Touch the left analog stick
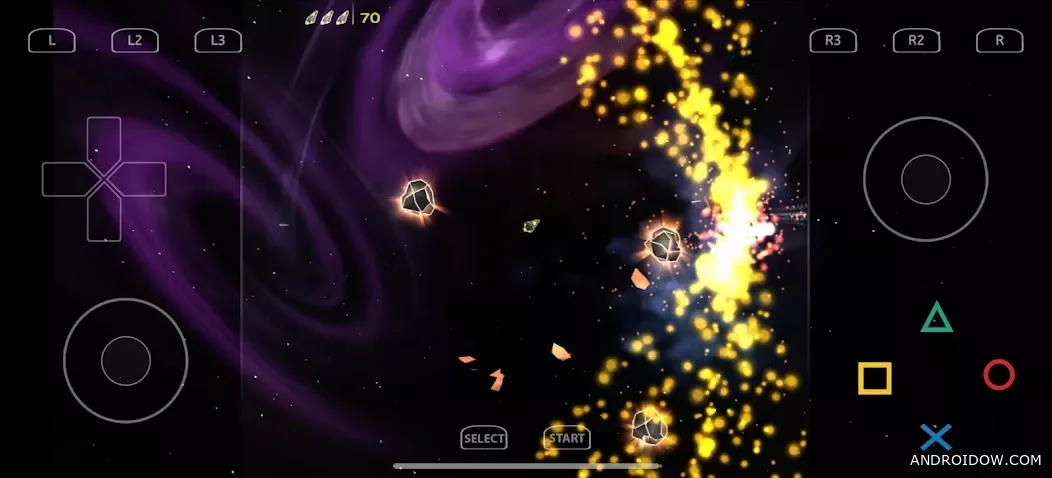 pyautogui.click(x=126, y=360)
